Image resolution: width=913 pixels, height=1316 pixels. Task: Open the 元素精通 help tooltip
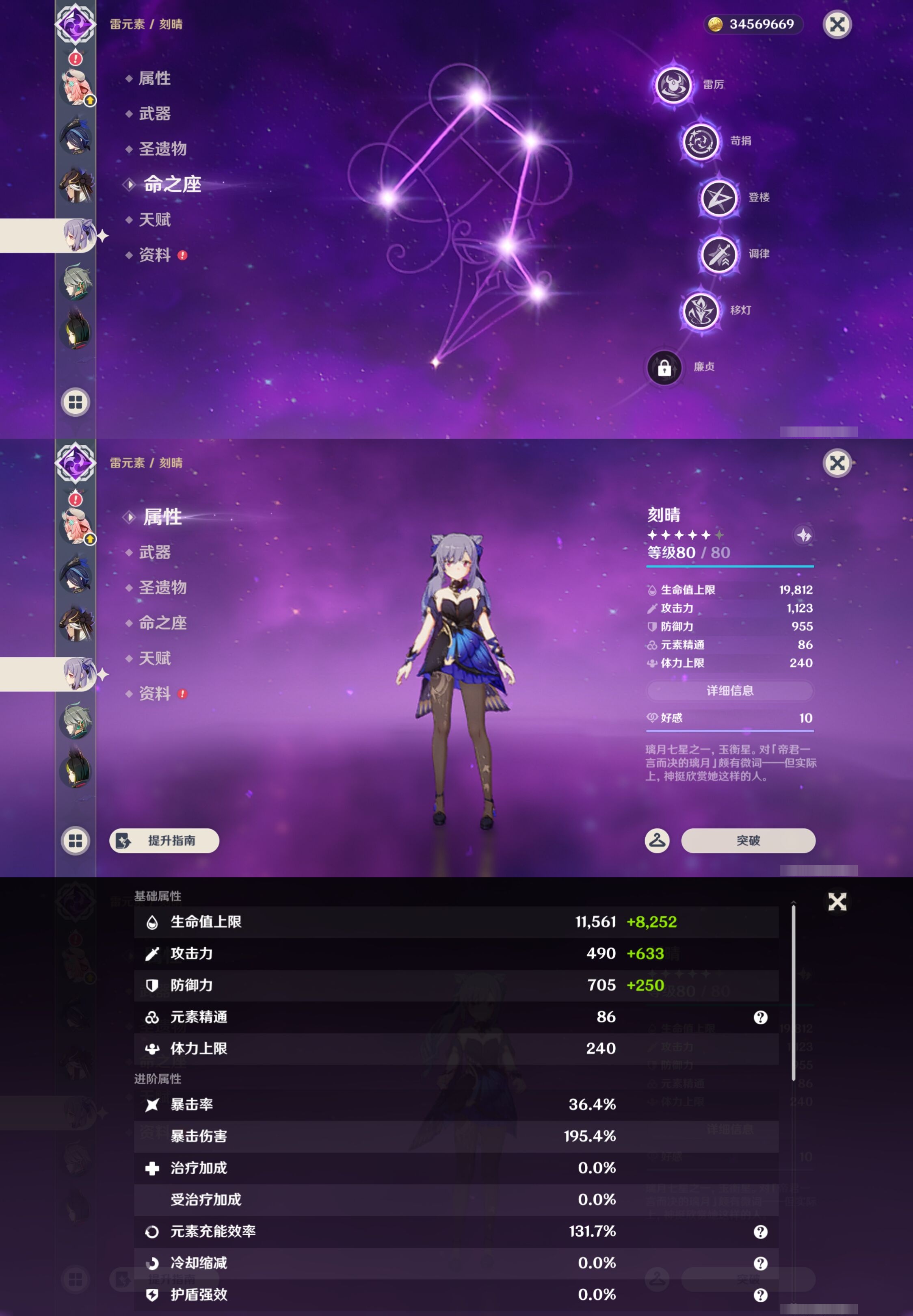point(760,1017)
